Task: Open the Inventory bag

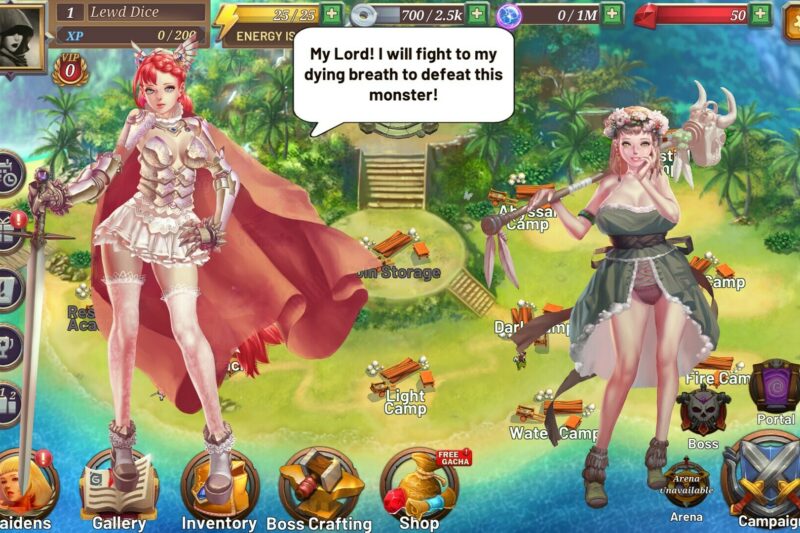Action: coord(219,486)
